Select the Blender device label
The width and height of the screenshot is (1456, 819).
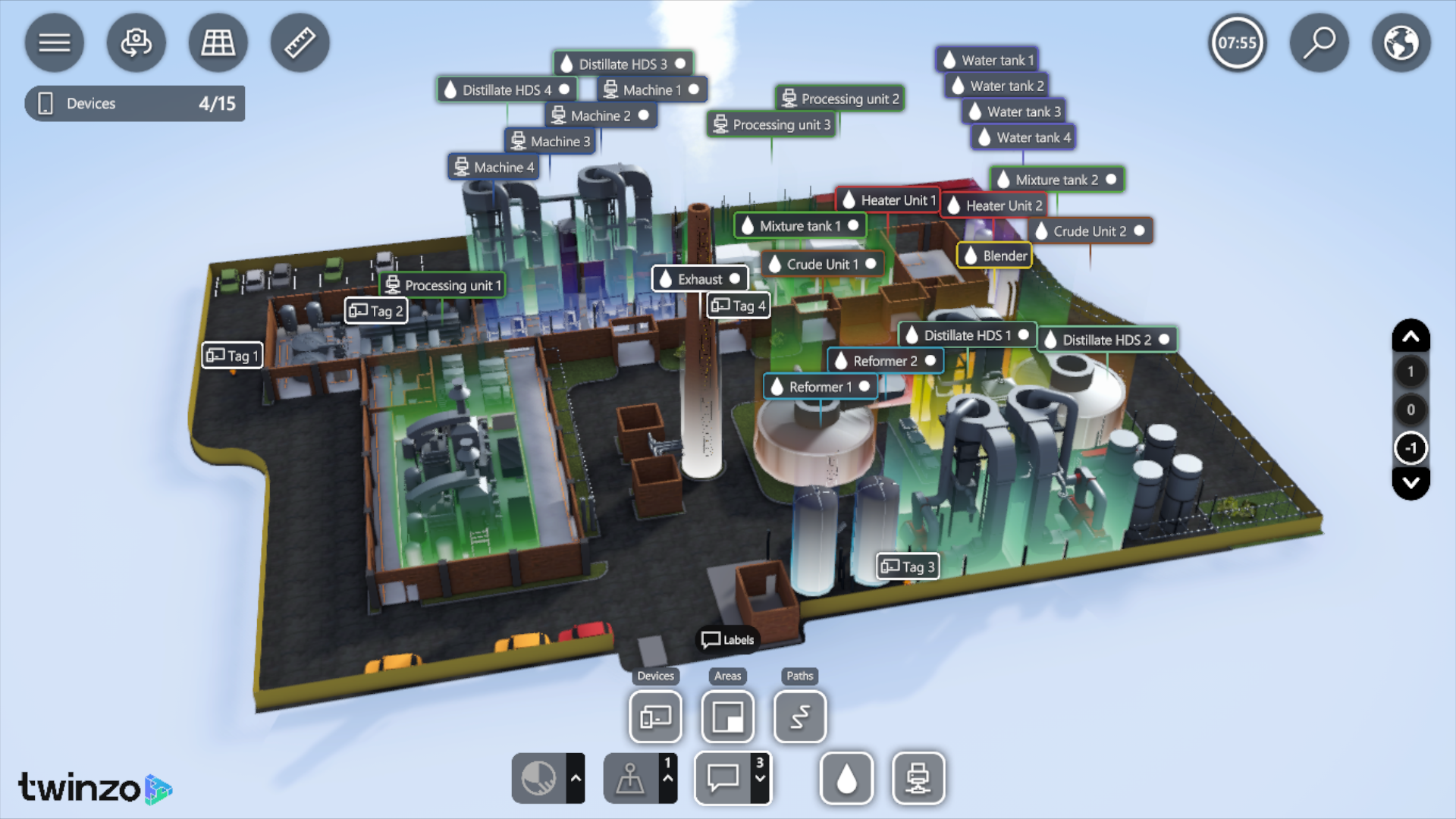tap(995, 256)
